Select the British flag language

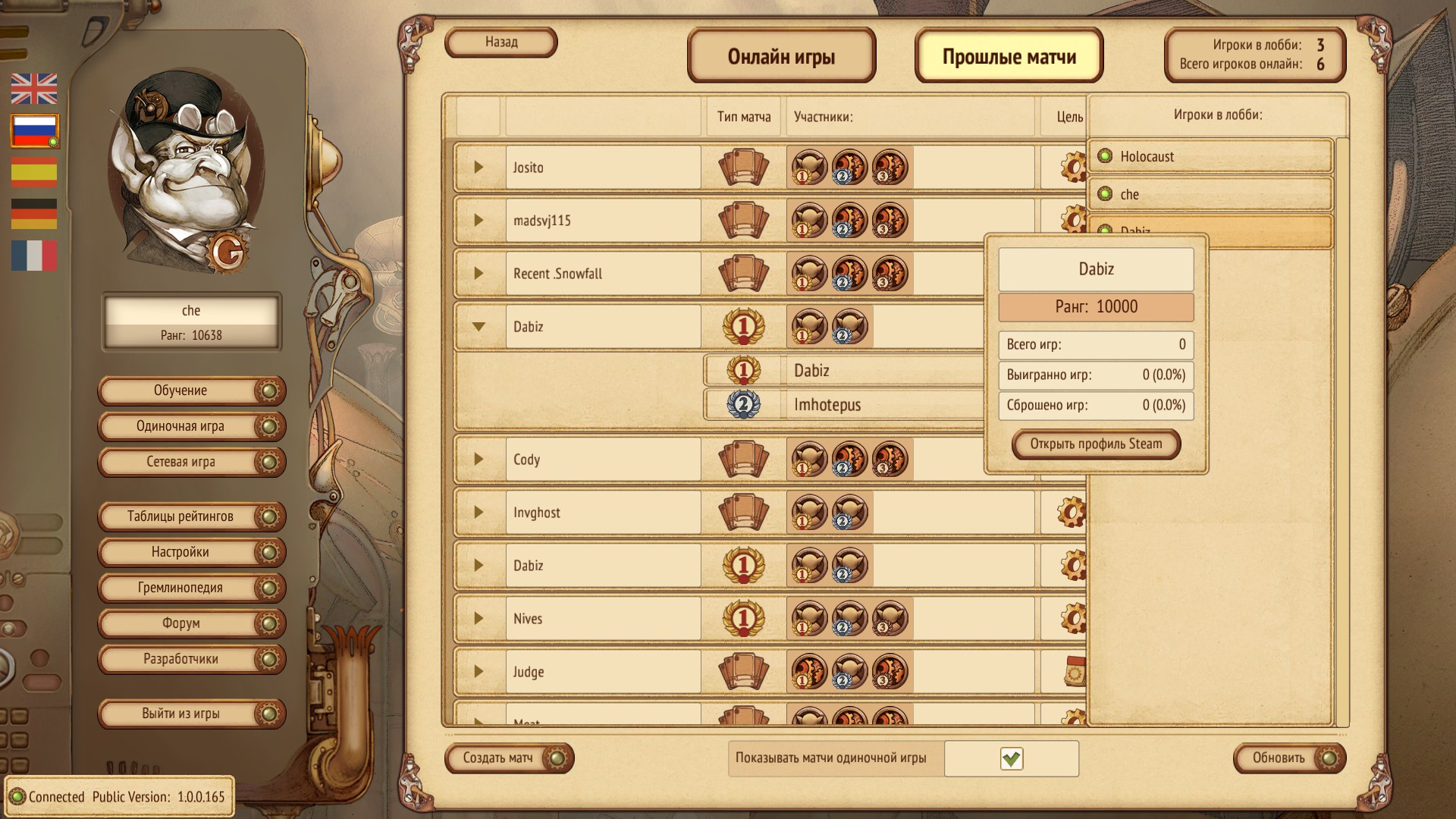click(x=34, y=89)
